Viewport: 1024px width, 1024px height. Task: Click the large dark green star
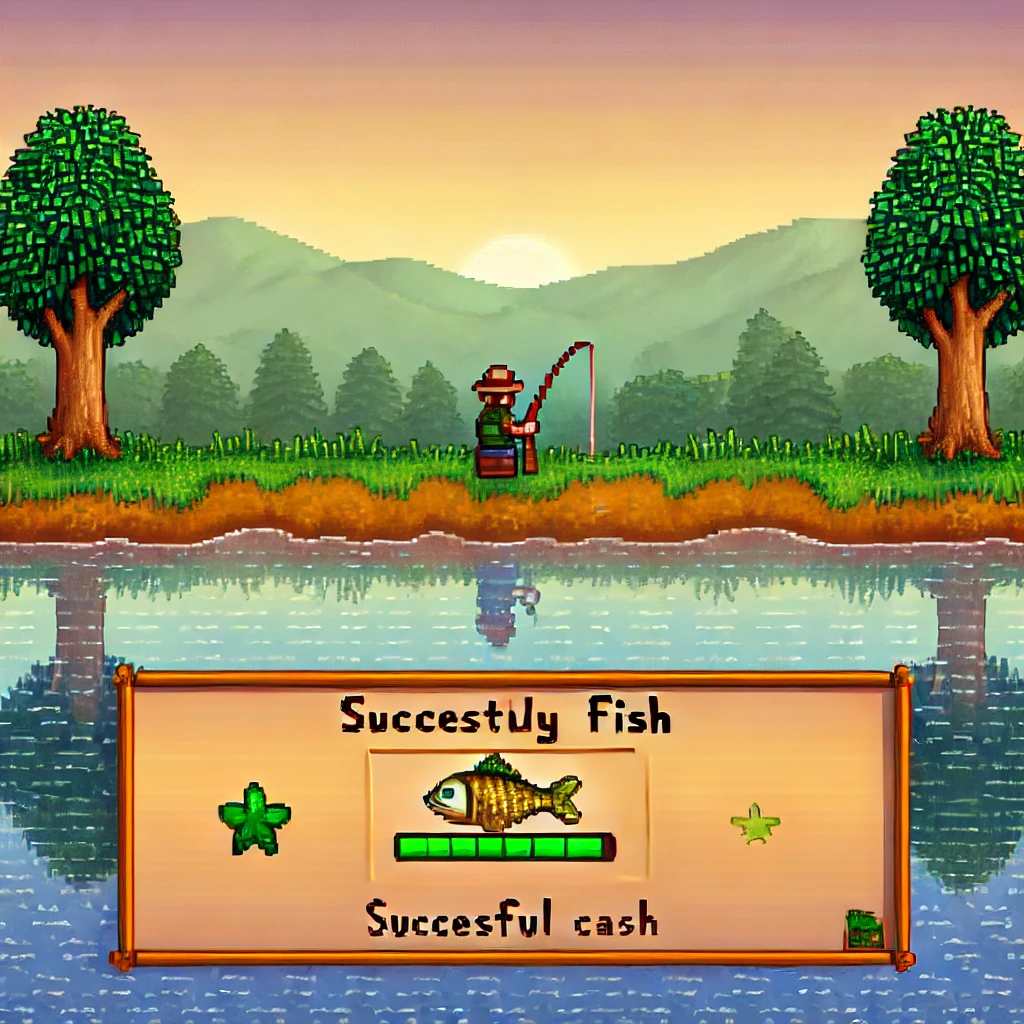[x=254, y=819]
